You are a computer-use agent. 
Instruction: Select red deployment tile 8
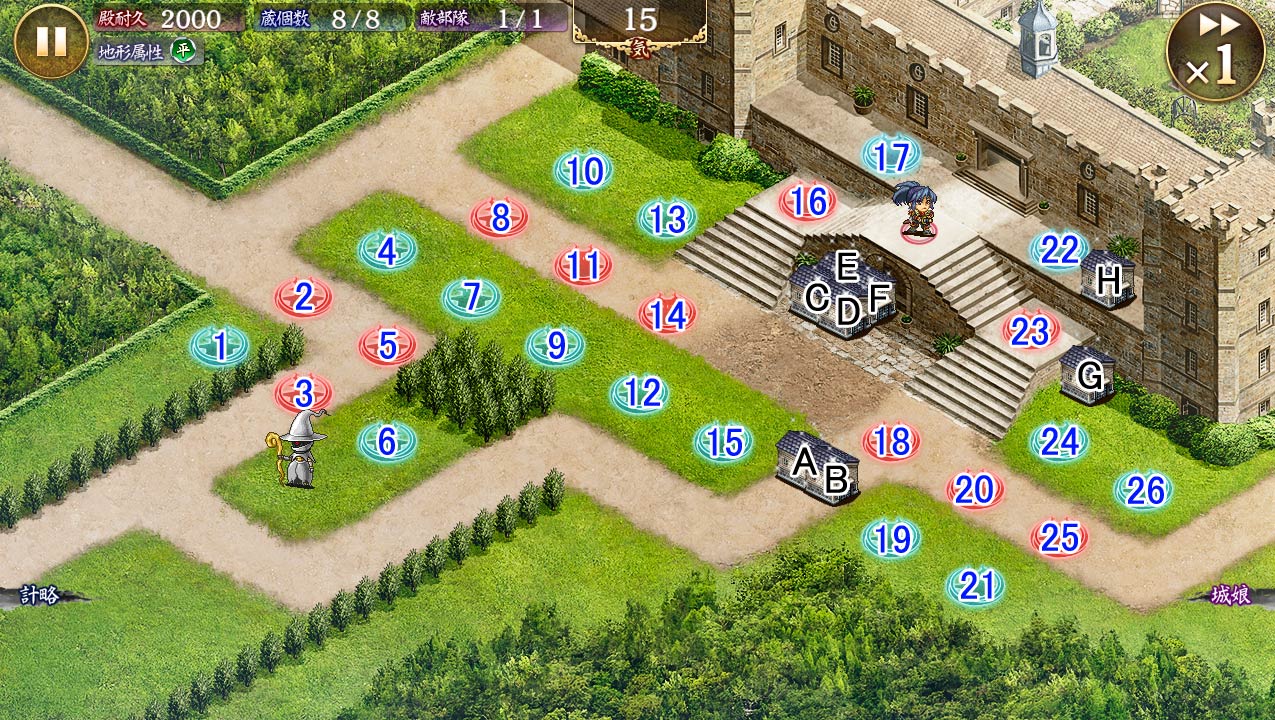(x=499, y=217)
